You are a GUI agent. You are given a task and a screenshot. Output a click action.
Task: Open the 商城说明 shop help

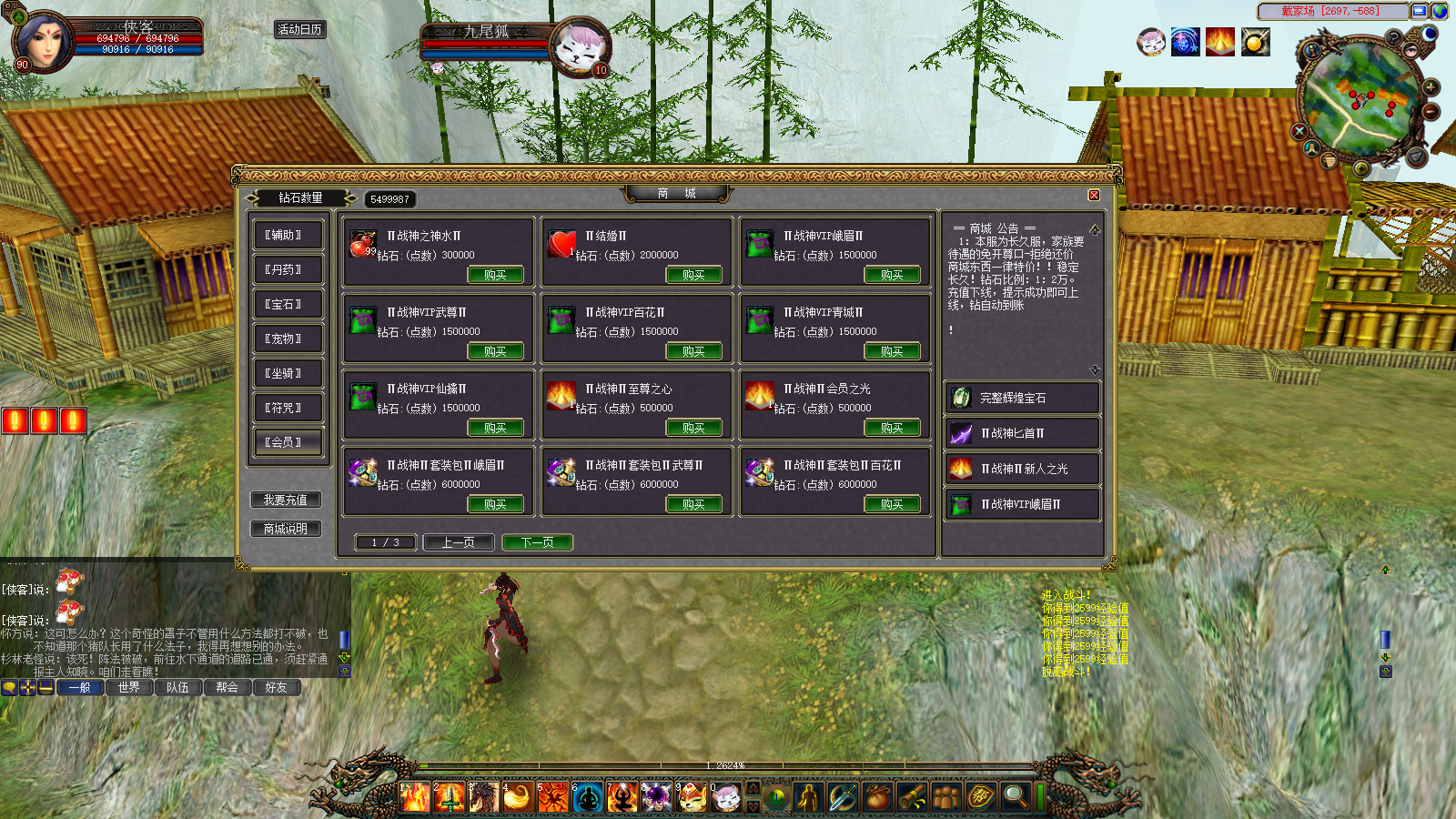point(286,529)
